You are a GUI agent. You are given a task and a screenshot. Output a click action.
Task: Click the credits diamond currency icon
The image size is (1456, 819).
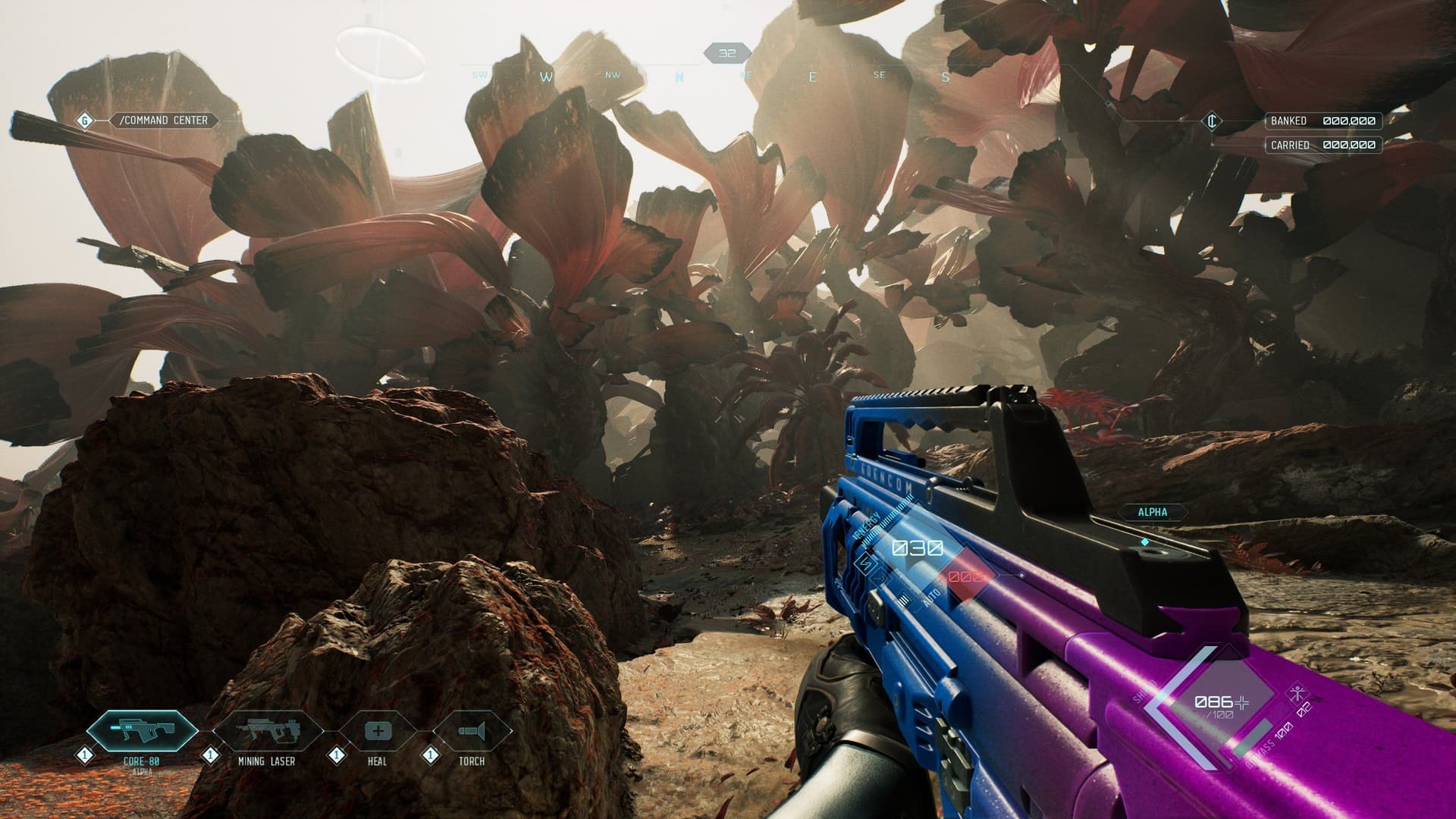coord(1213,120)
